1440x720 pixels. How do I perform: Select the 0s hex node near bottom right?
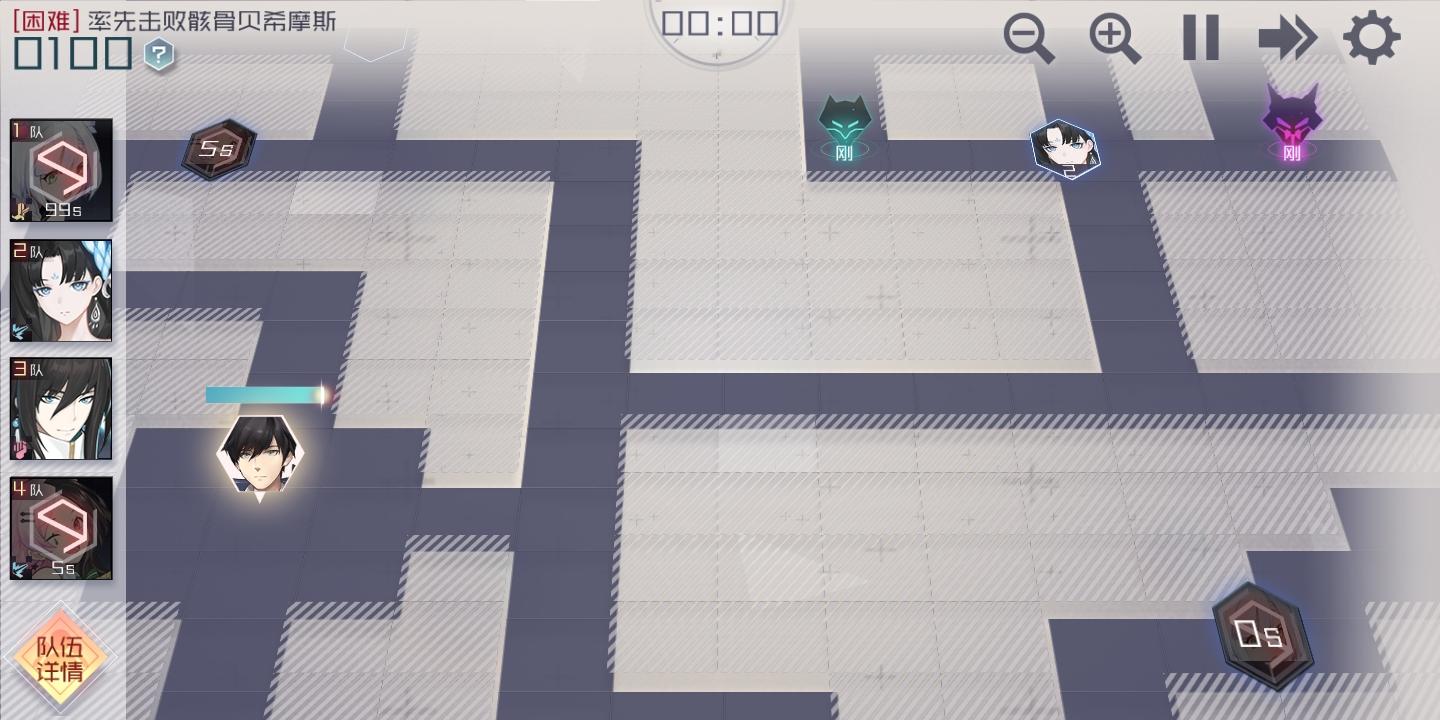click(x=1261, y=633)
